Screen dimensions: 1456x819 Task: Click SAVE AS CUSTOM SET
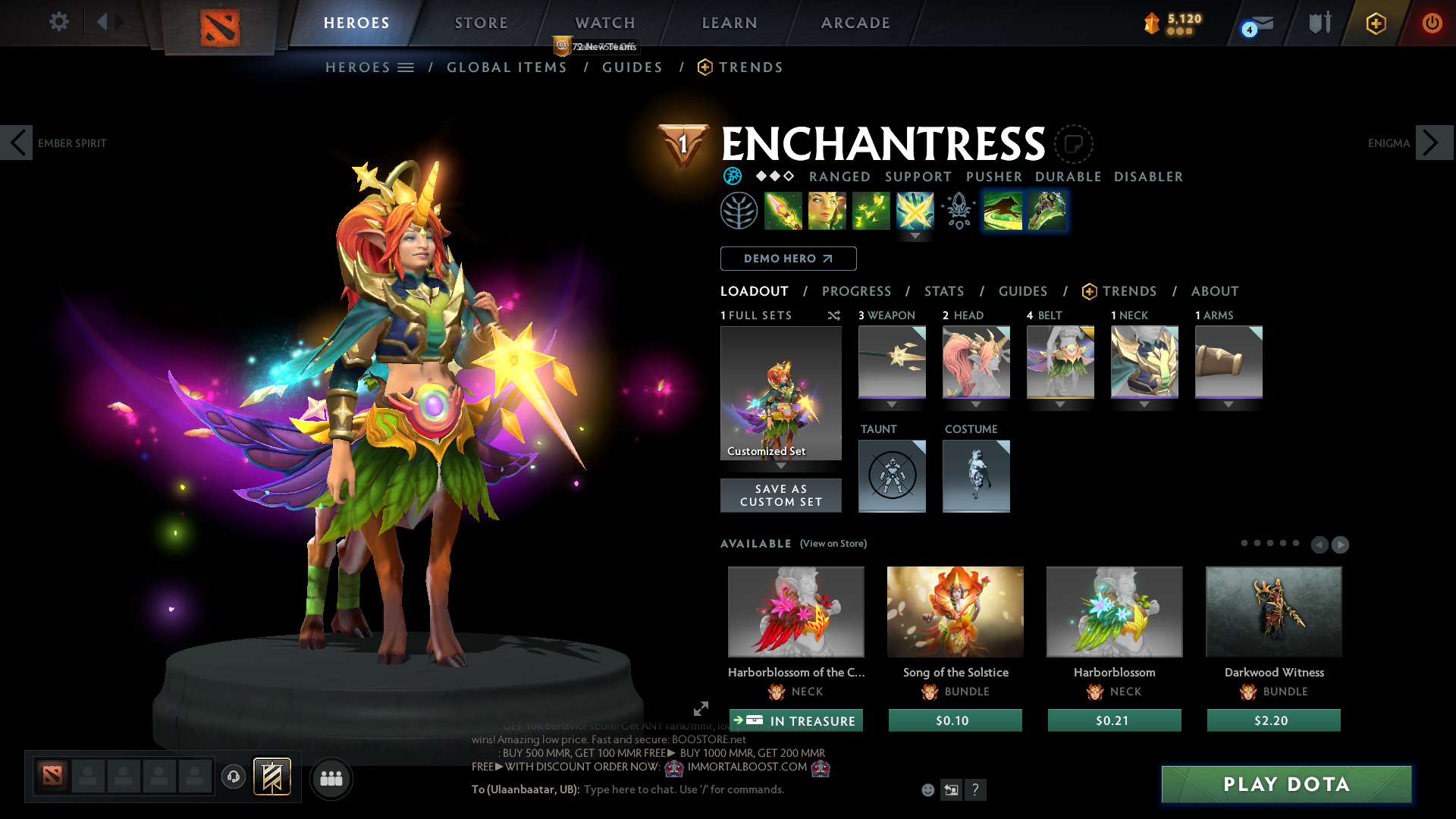click(781, 495)
